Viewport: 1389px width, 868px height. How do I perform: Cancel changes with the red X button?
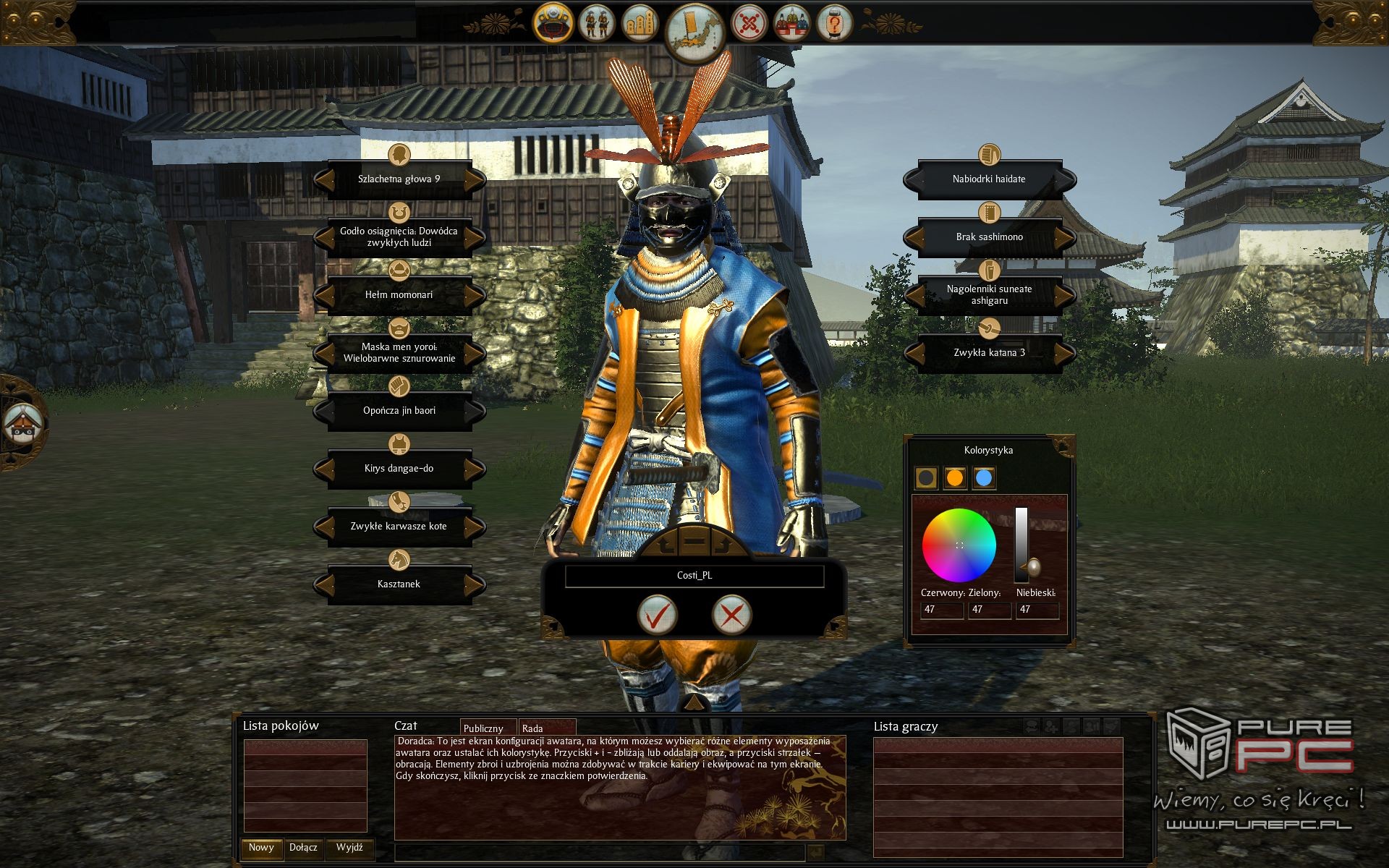tap(731, 615)
